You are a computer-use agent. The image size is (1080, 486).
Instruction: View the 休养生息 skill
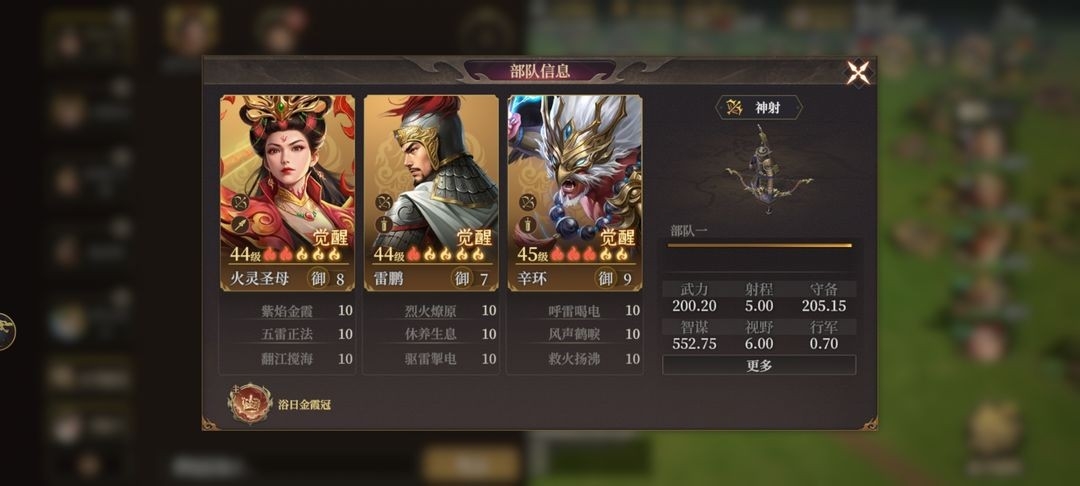coord(431,334)
